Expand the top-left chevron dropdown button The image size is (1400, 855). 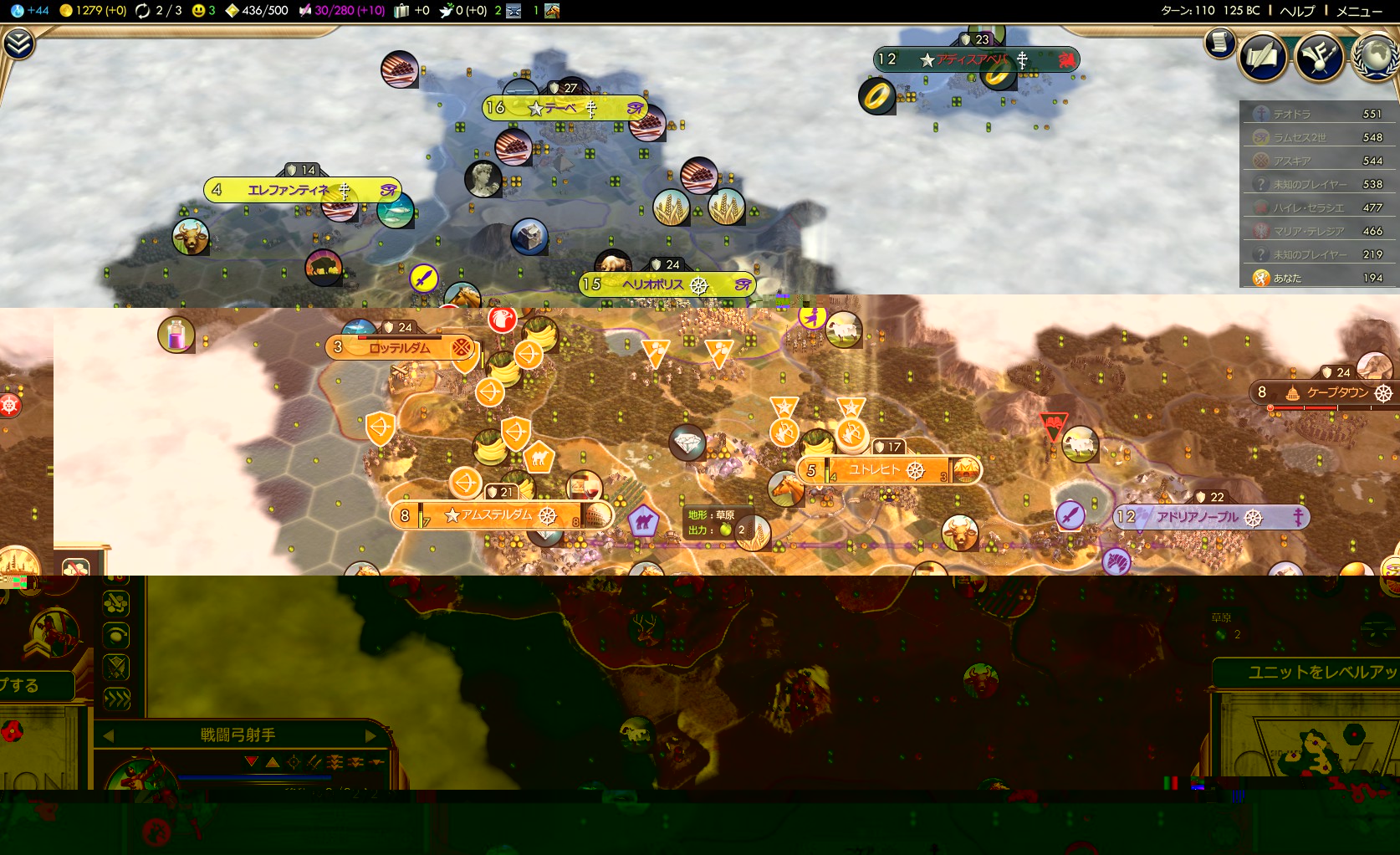[x=18, y=44]
